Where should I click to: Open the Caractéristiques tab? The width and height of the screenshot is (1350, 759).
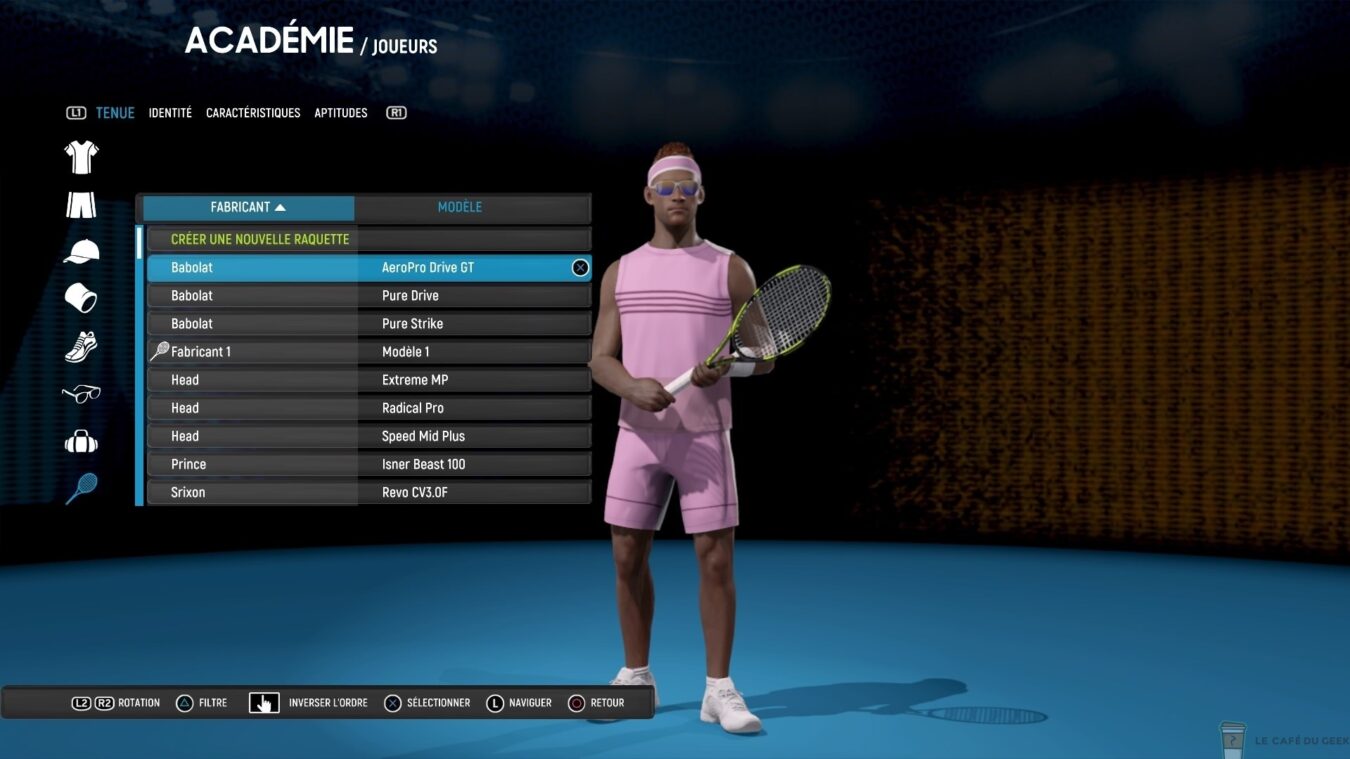(253, 113)
